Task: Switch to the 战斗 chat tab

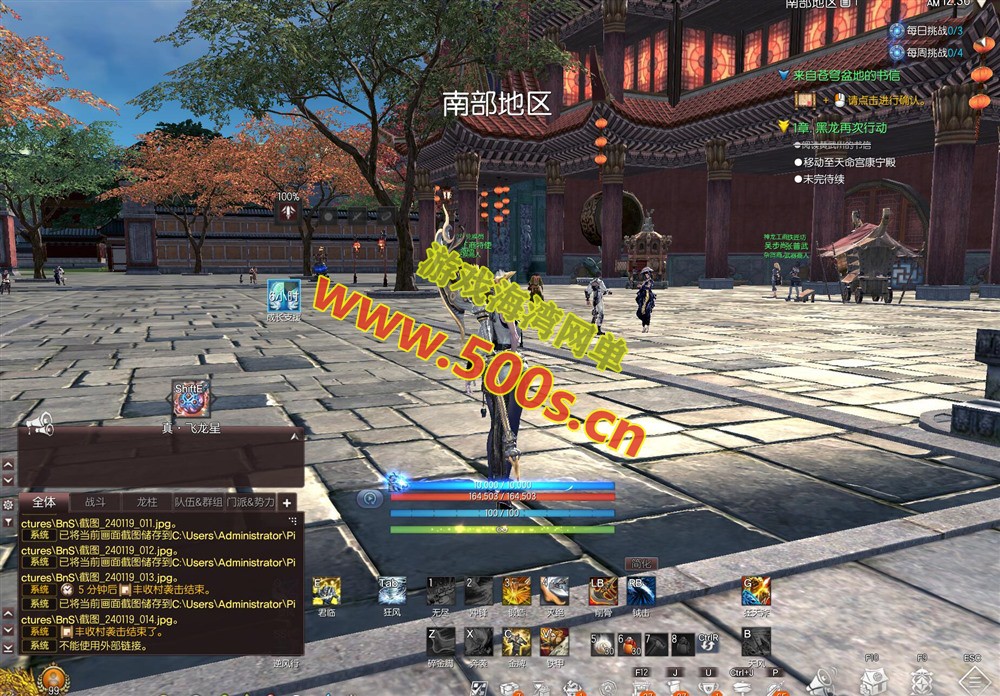Action: point(95,502)
